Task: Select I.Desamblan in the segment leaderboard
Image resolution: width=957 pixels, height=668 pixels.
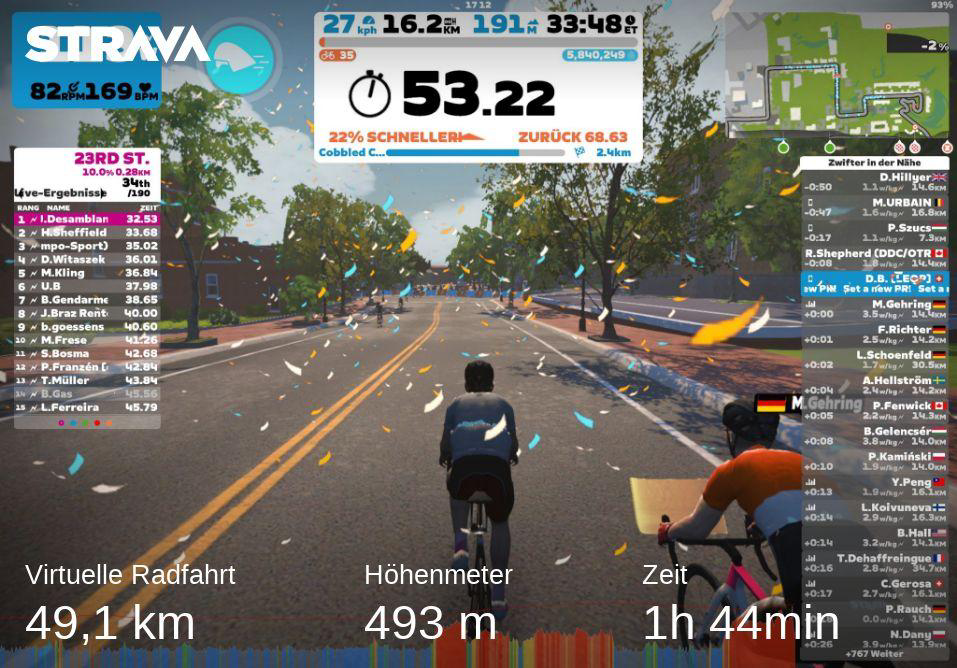Action: coord(87,218)
